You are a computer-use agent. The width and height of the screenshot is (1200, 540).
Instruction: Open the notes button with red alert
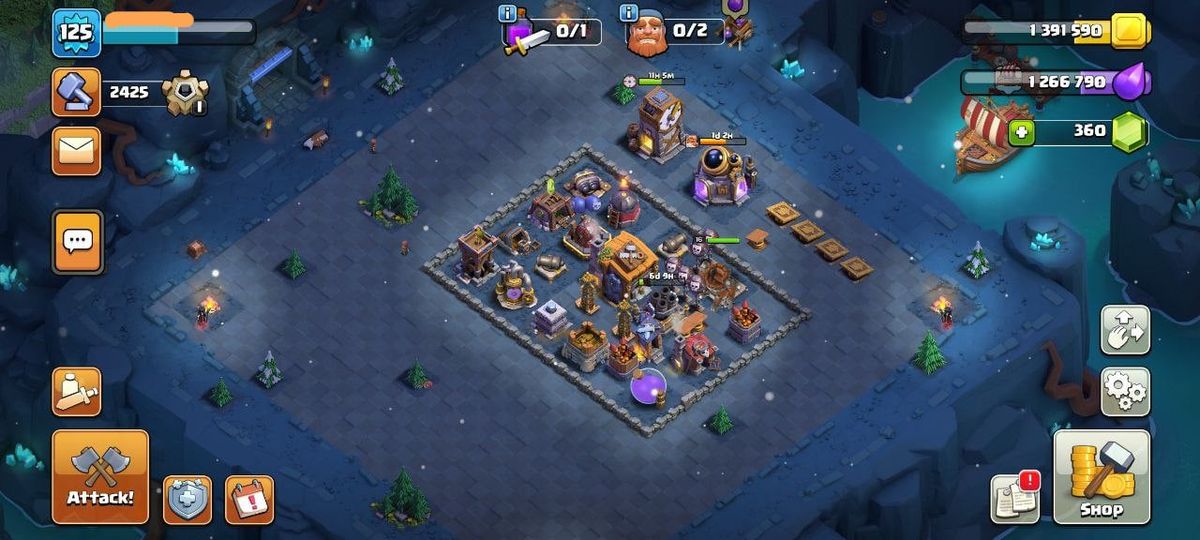pyautogui.click(x=1015, y=497)
